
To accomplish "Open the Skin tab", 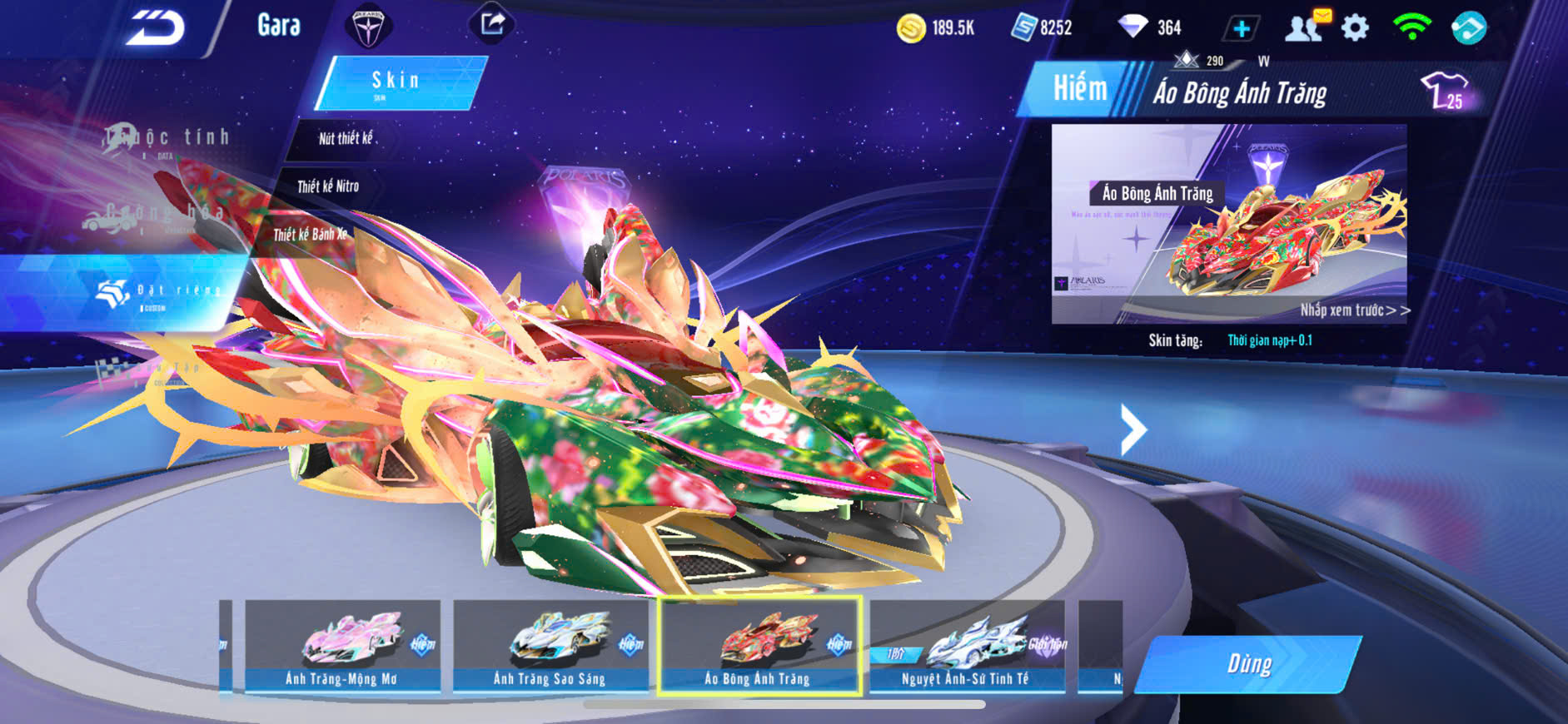I will pyautogui.click(x=397, y=82).
